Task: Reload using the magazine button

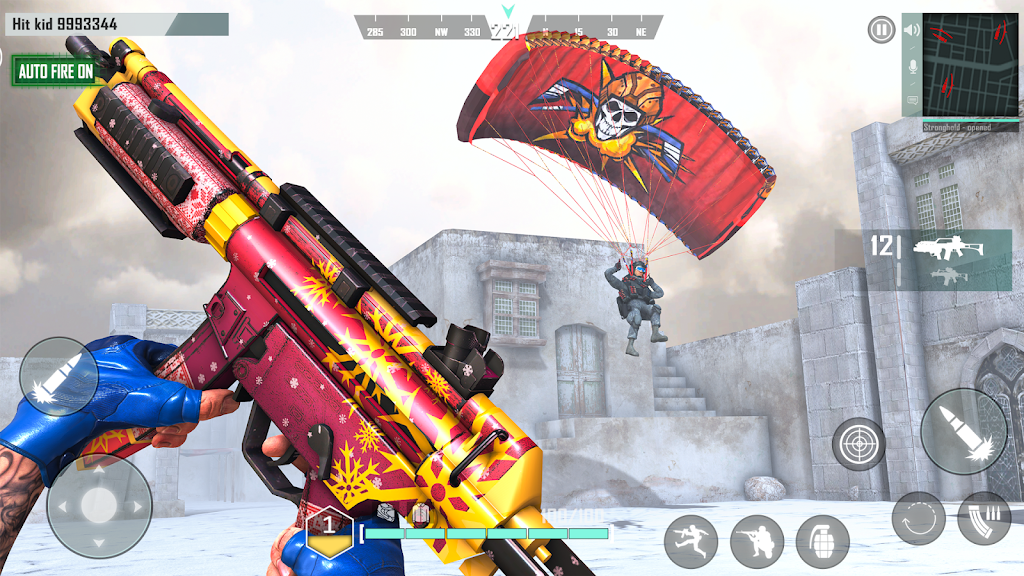Action: [x=984, y=518]
